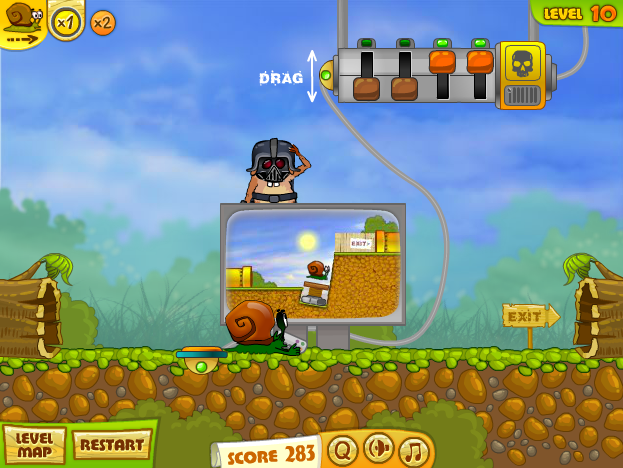The image size is (623, 468).
Task: Click the Q quality button
Action: click(343, 449)
